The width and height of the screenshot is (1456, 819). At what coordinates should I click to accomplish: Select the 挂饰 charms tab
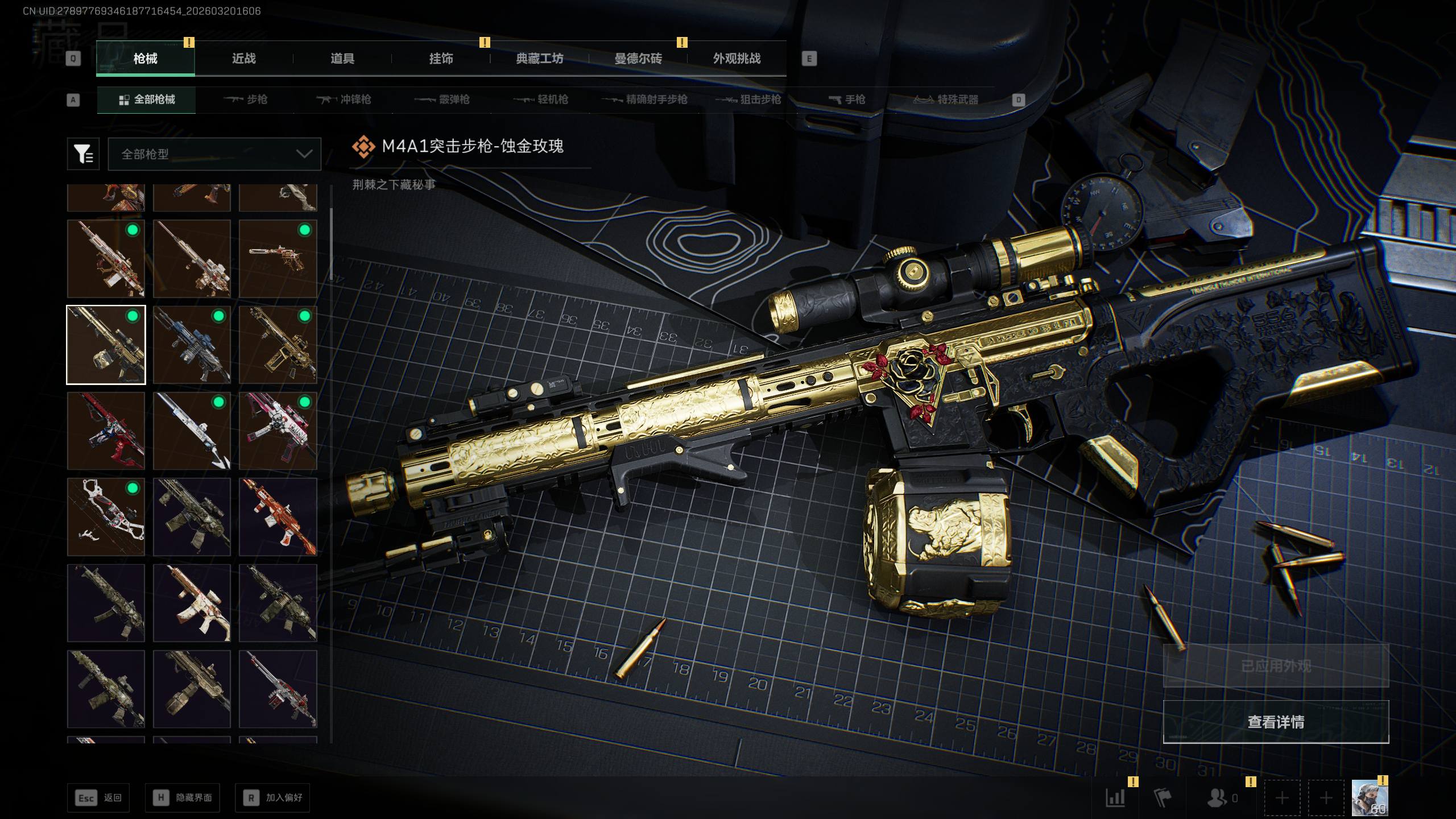[441, 59]
